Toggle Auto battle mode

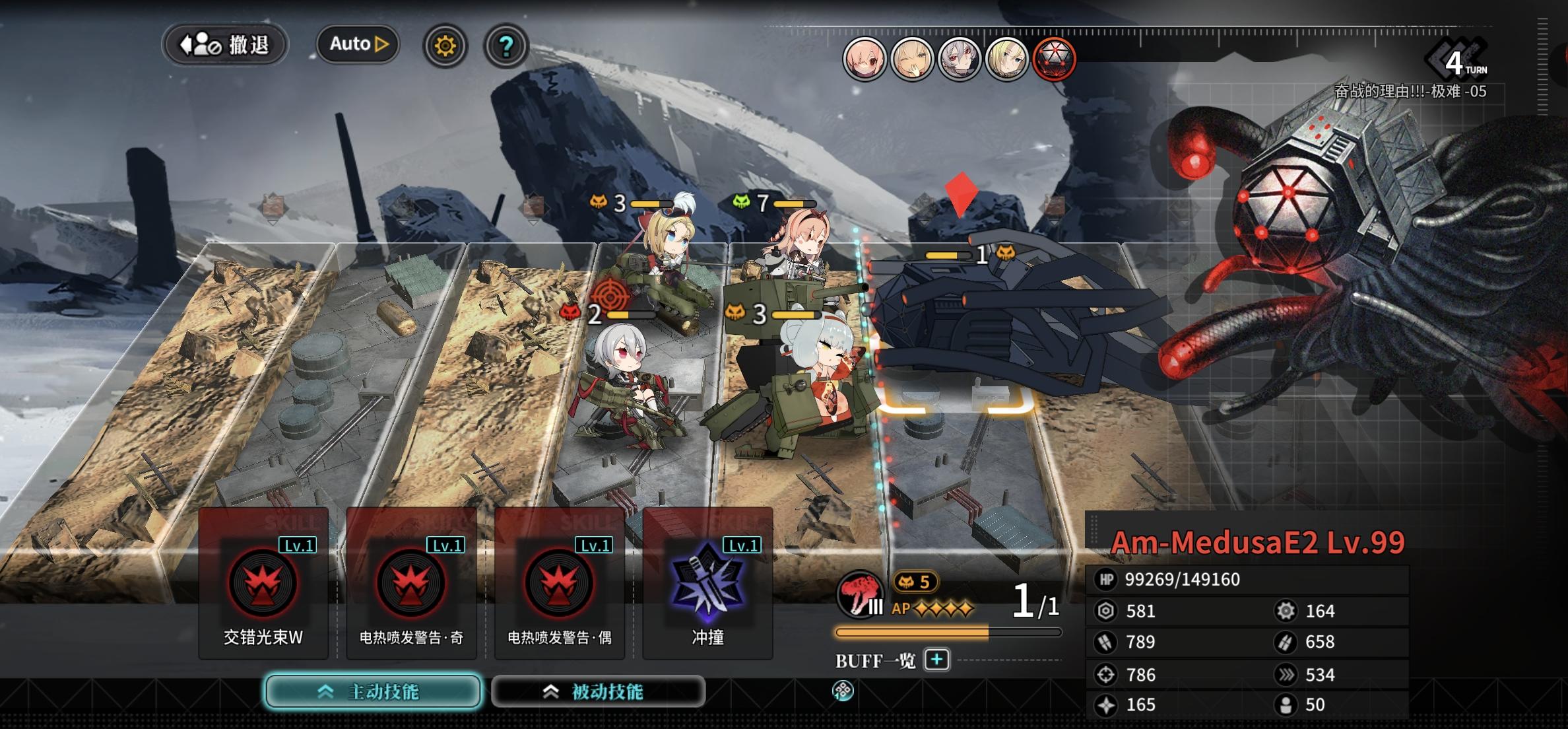(x=358, y=44)
